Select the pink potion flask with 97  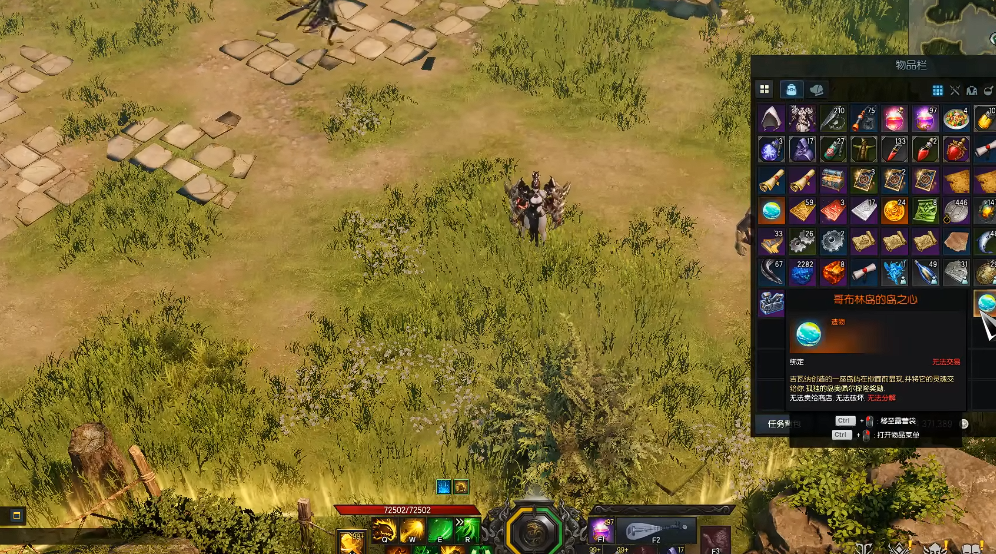pyautogui.click(x=925, y=120)
